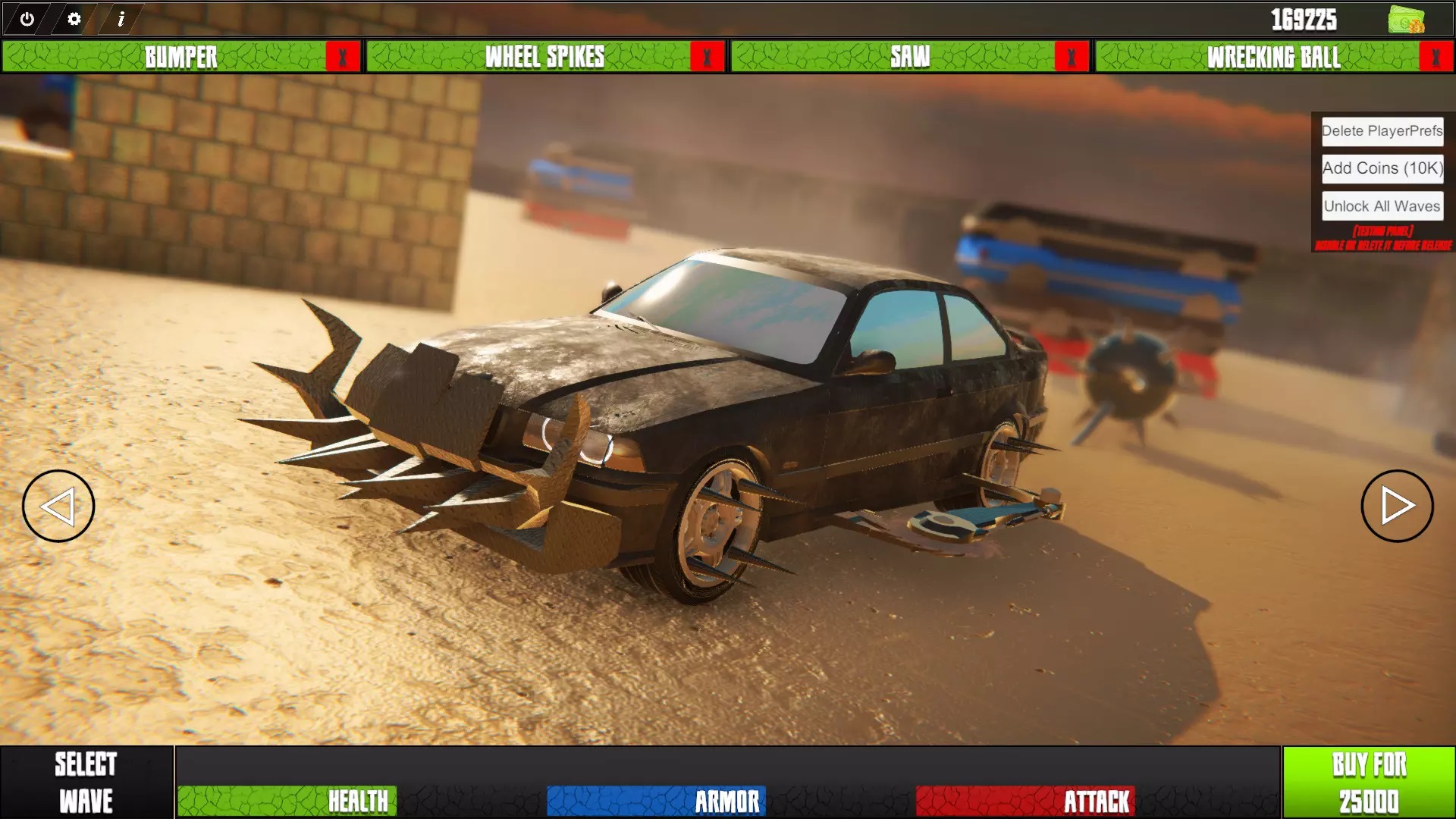Open the Select Wave screen
Screen dimensions: 1456x819
86,782
